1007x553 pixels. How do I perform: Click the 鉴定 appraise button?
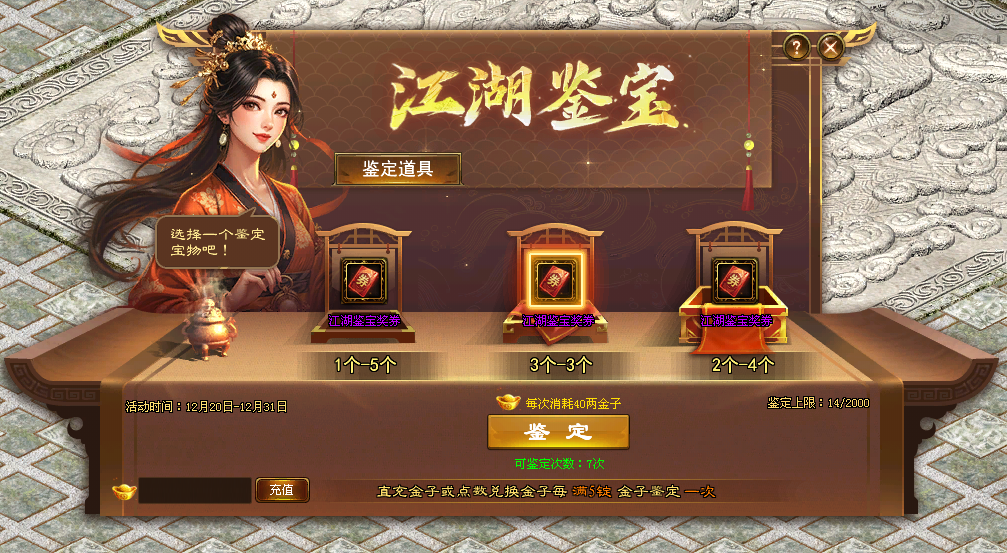tap(558, 432)
